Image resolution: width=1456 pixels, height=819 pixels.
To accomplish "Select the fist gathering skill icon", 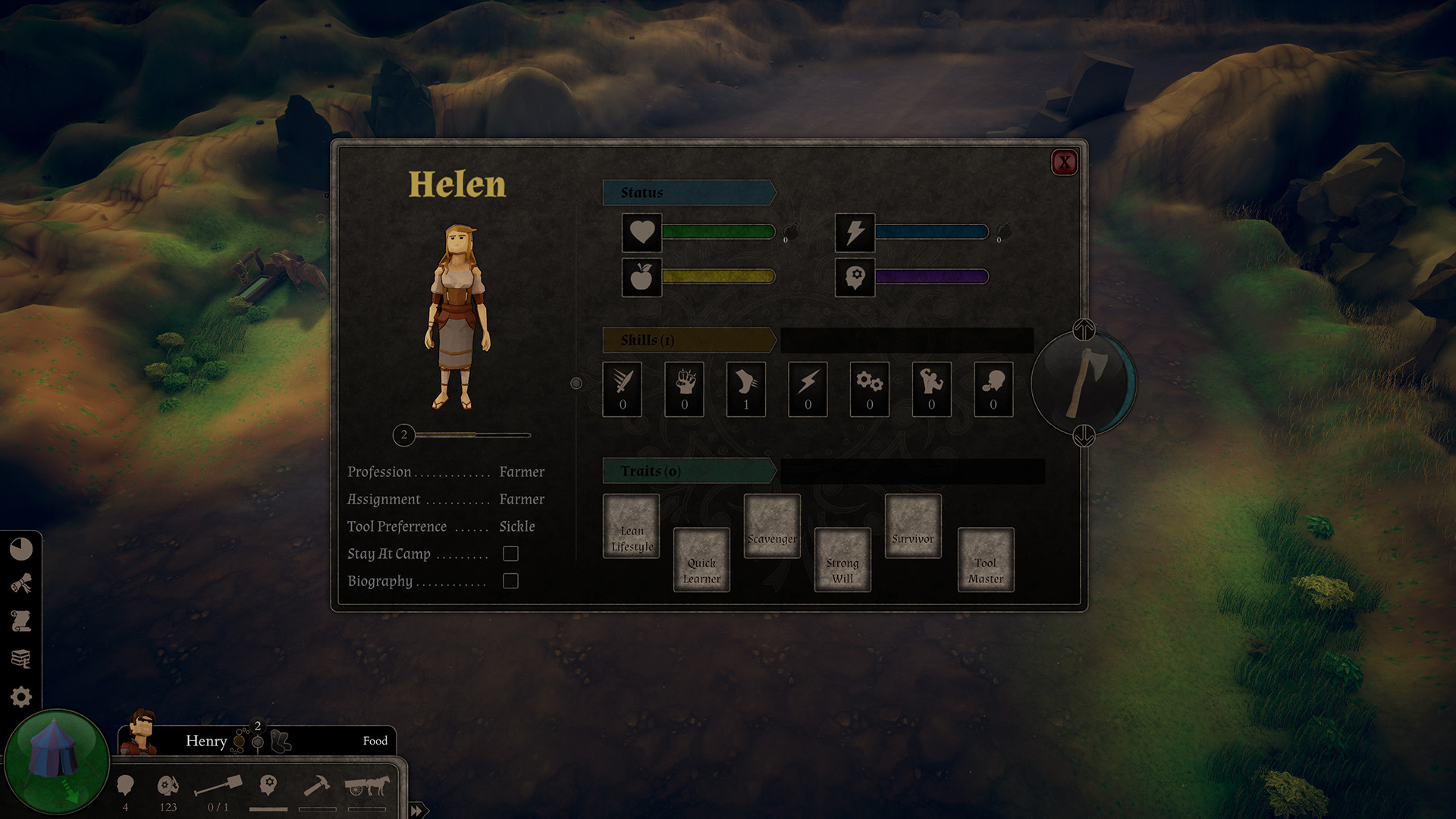I will point(683,389).
